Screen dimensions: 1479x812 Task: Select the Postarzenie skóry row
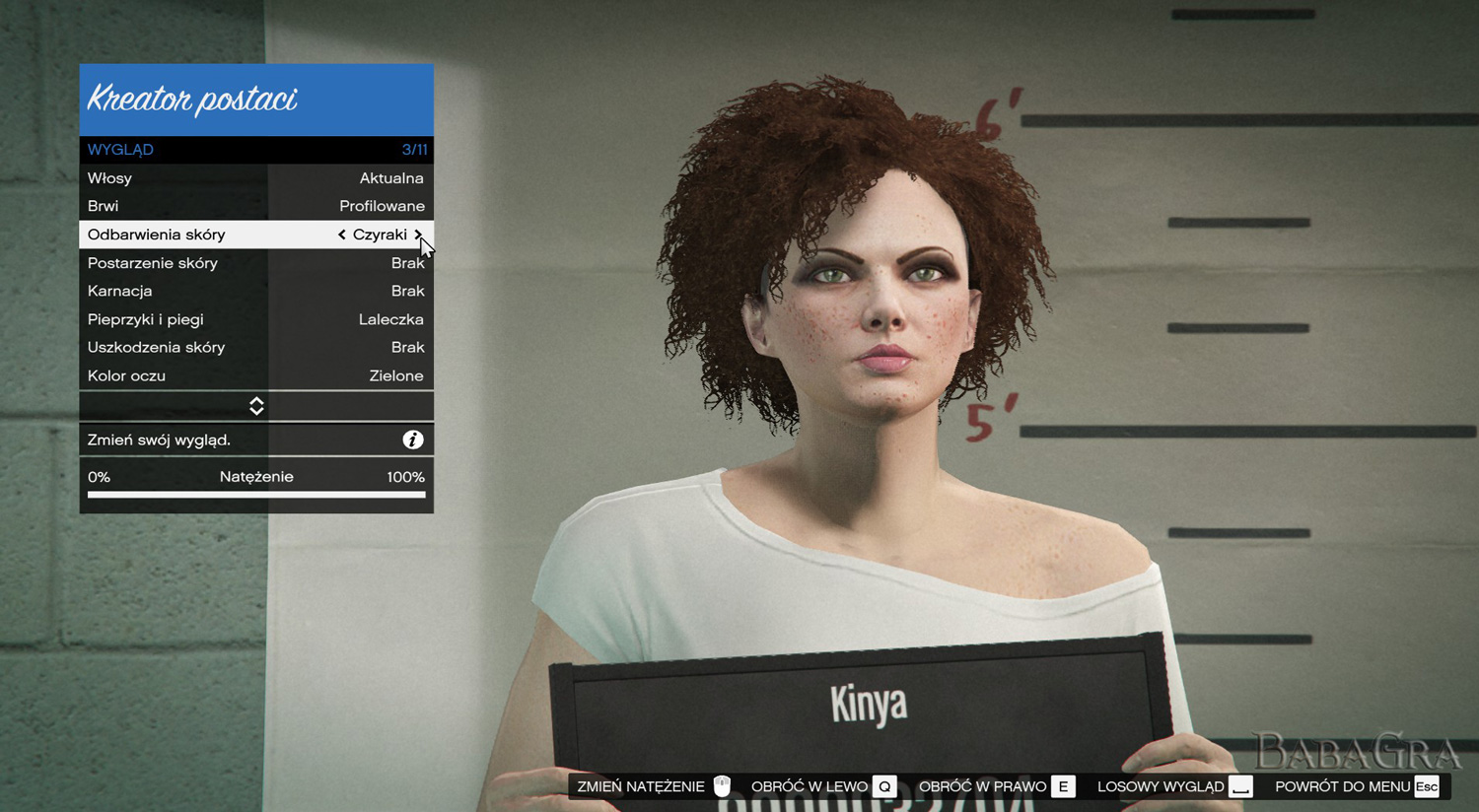coord(255,263)
